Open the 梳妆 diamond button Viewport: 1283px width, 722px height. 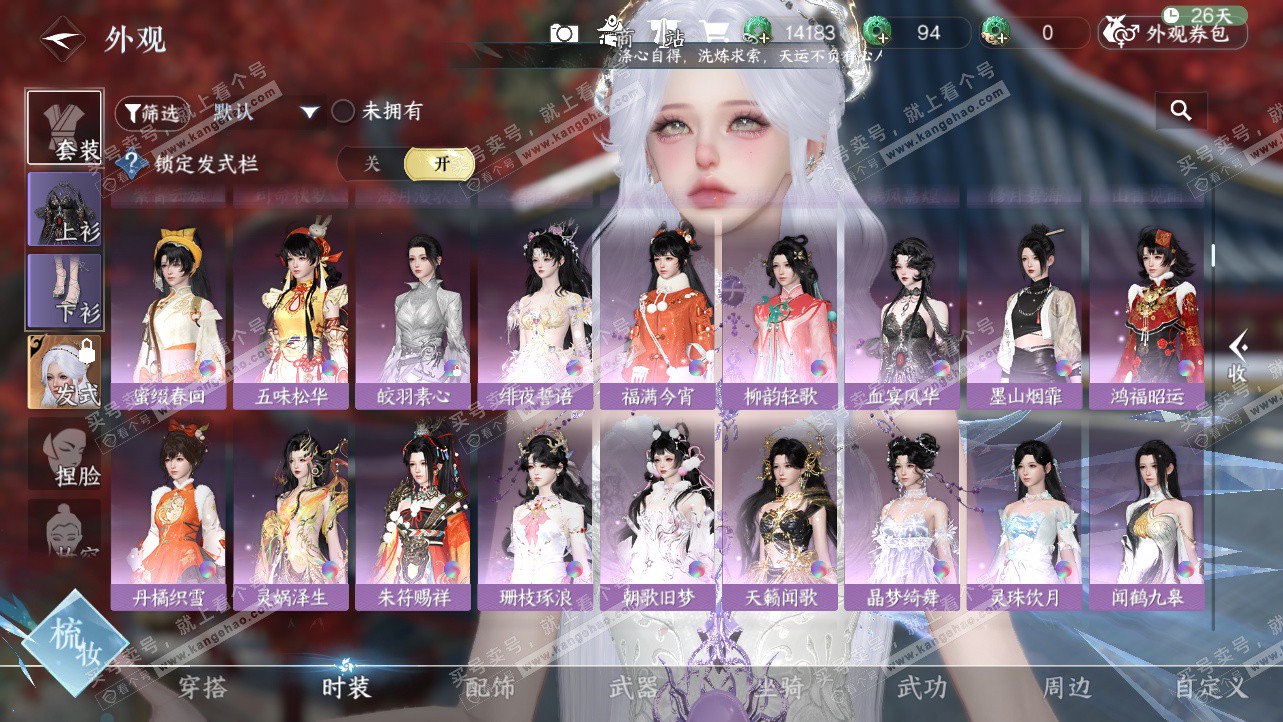(74, 642)
